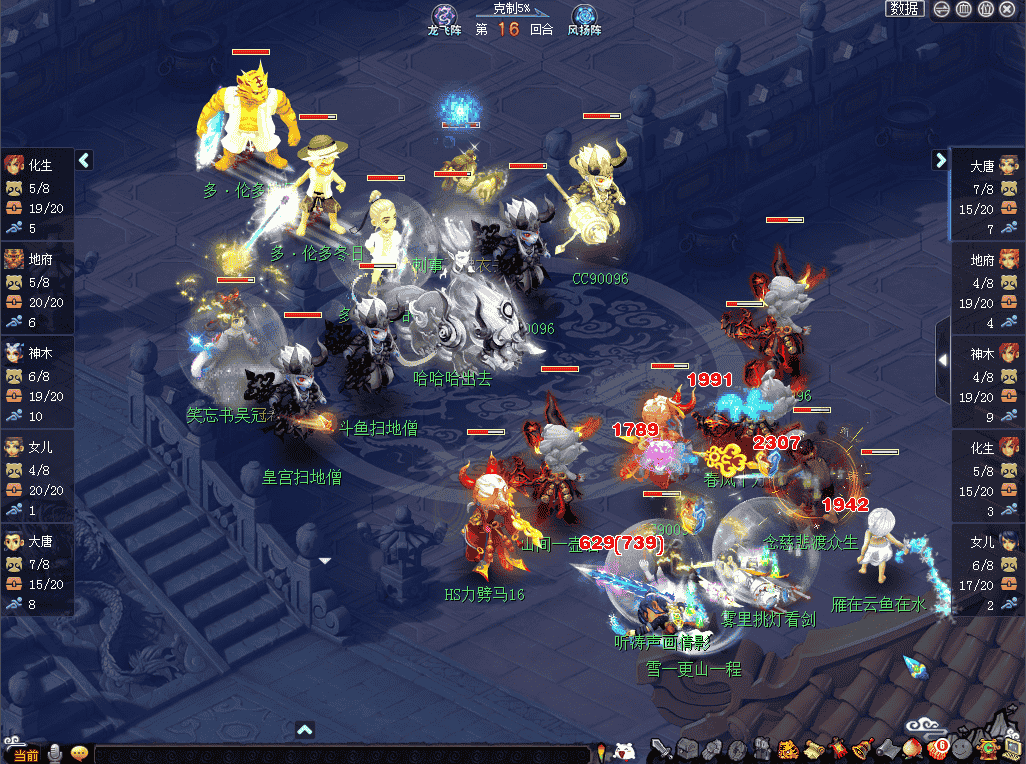Open the sword attack icon in toolbar

[x=662, y=748]
